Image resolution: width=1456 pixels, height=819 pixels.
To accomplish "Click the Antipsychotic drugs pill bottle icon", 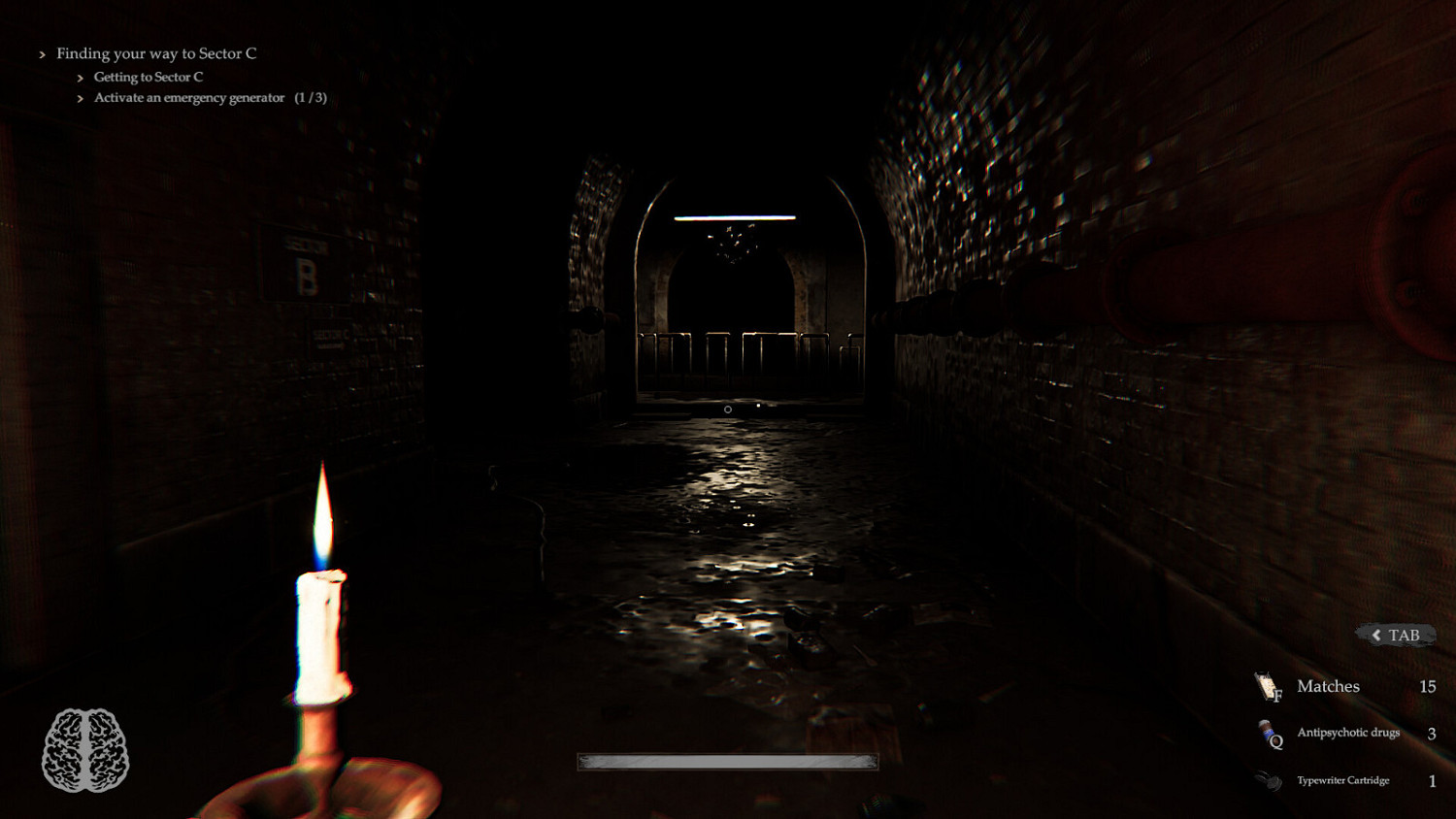I will pos(1268,730).
